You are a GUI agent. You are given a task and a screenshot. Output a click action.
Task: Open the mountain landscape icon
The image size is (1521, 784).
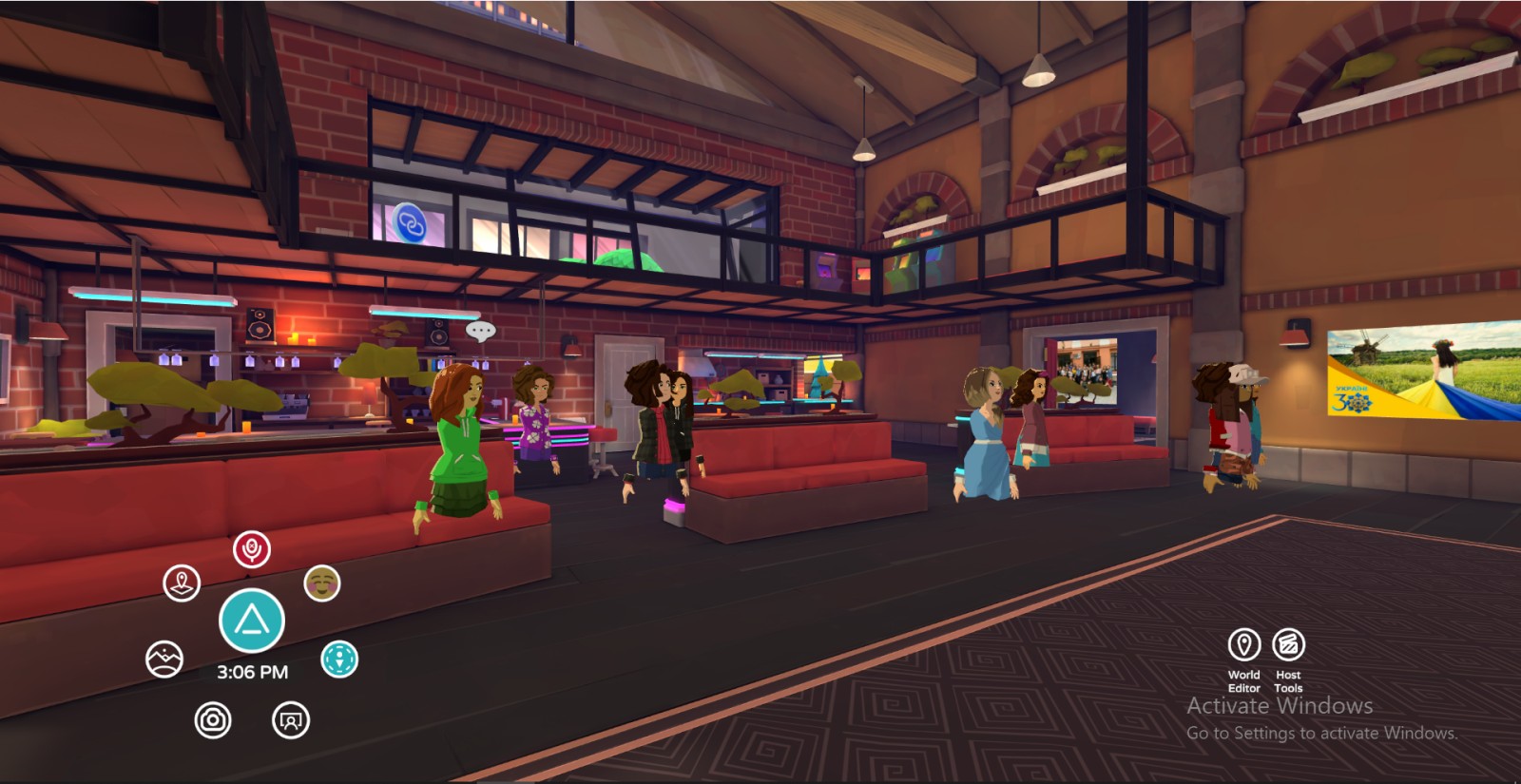pos(164,659)
